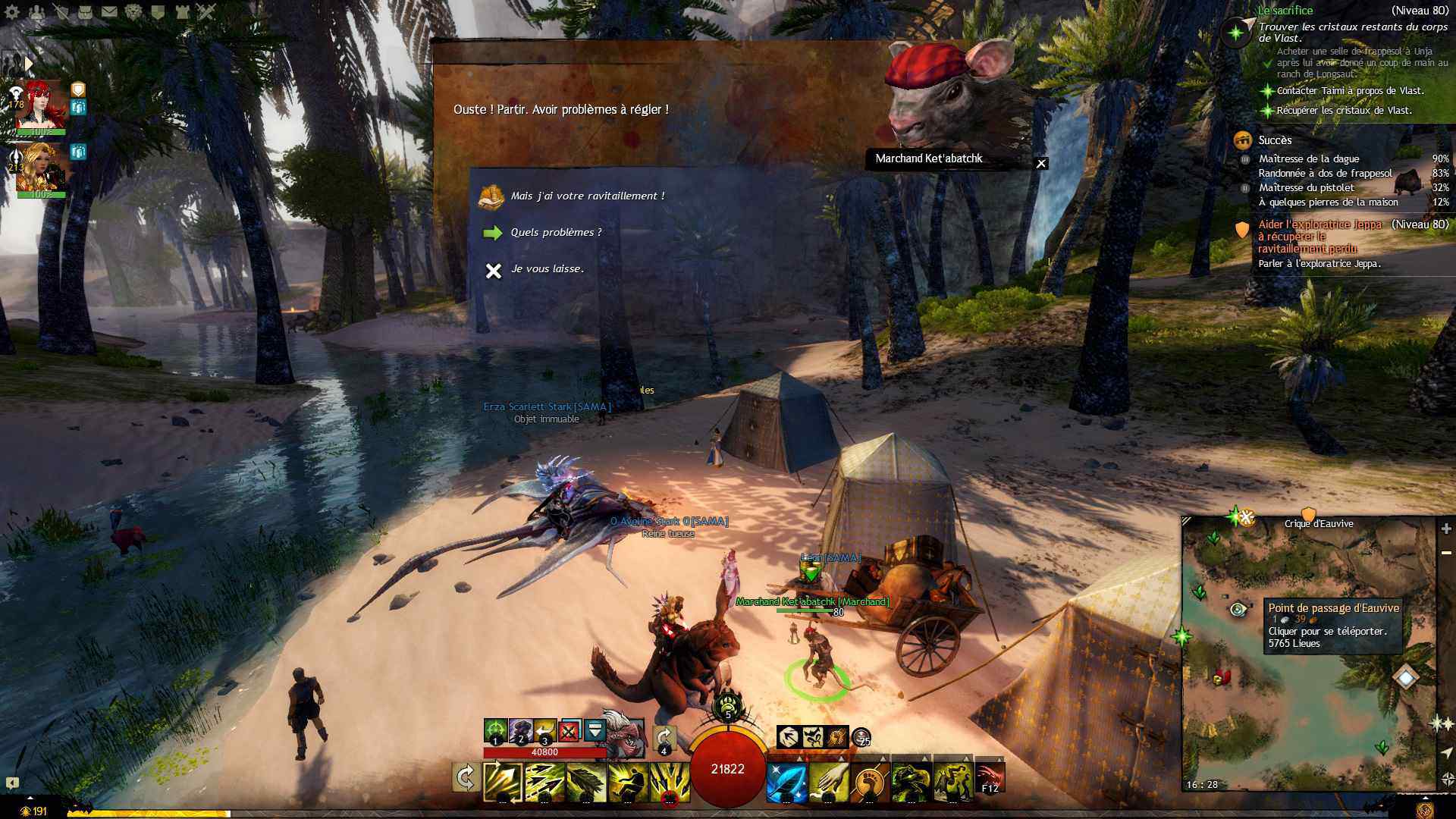The width and height of the screenshot is (1456, 819).
Task: Activate the kicking figure weapon skill
Action: (629, 783)
